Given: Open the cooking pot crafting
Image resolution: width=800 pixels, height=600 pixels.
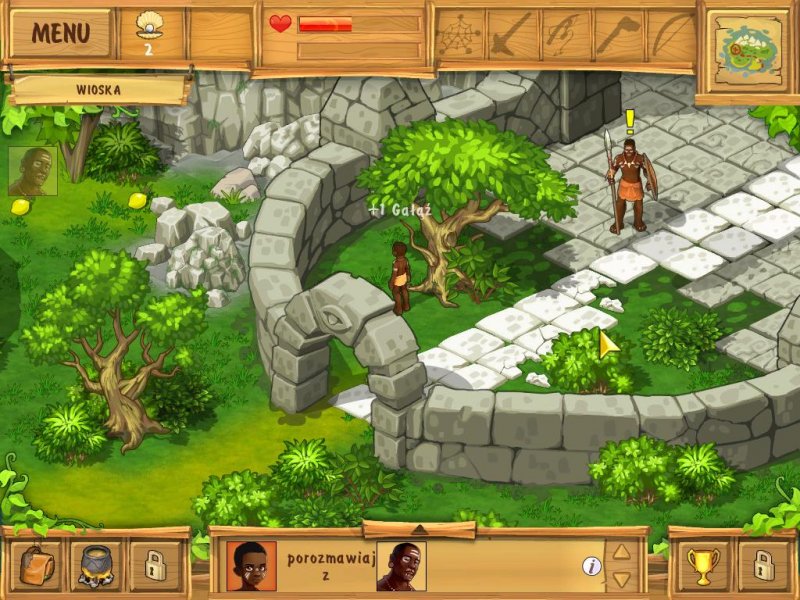Looking at the screenshot, I should click(96, 567).
